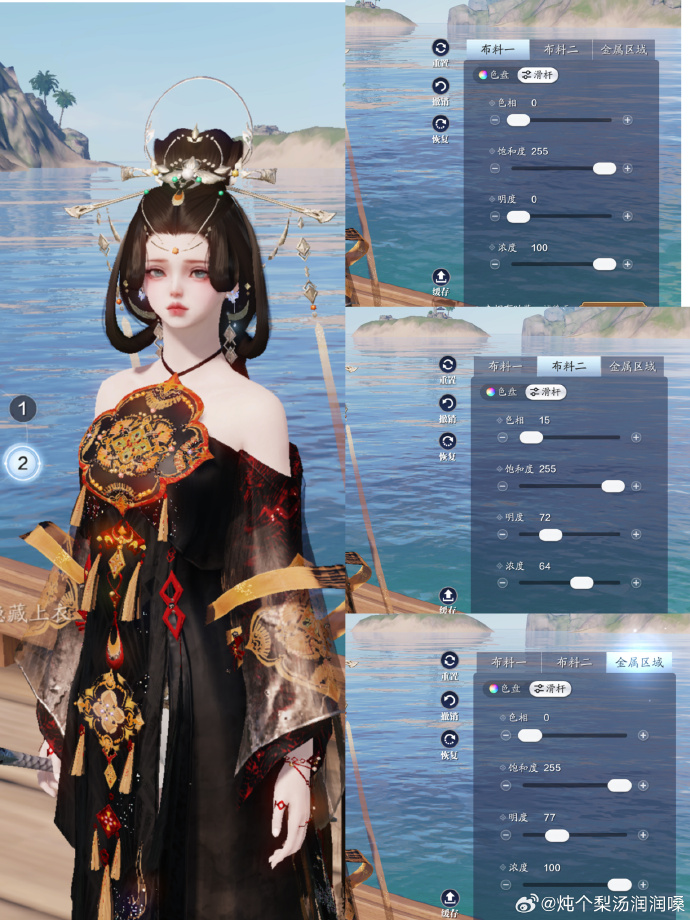
Task: Click the glowing 金属区域 tab
Action: tap(638, 662)
